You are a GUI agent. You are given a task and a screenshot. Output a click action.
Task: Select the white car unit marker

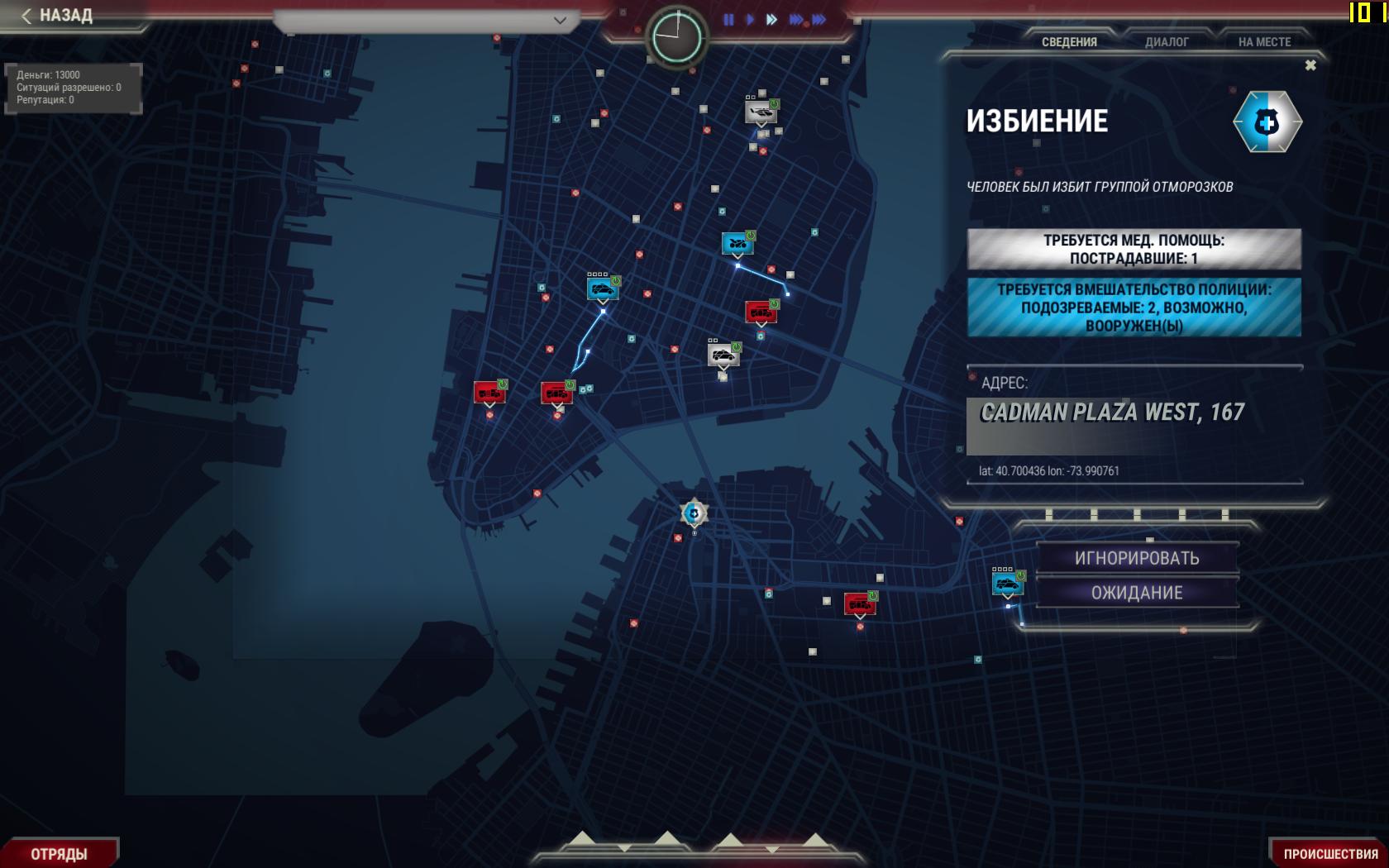(723, 355)
